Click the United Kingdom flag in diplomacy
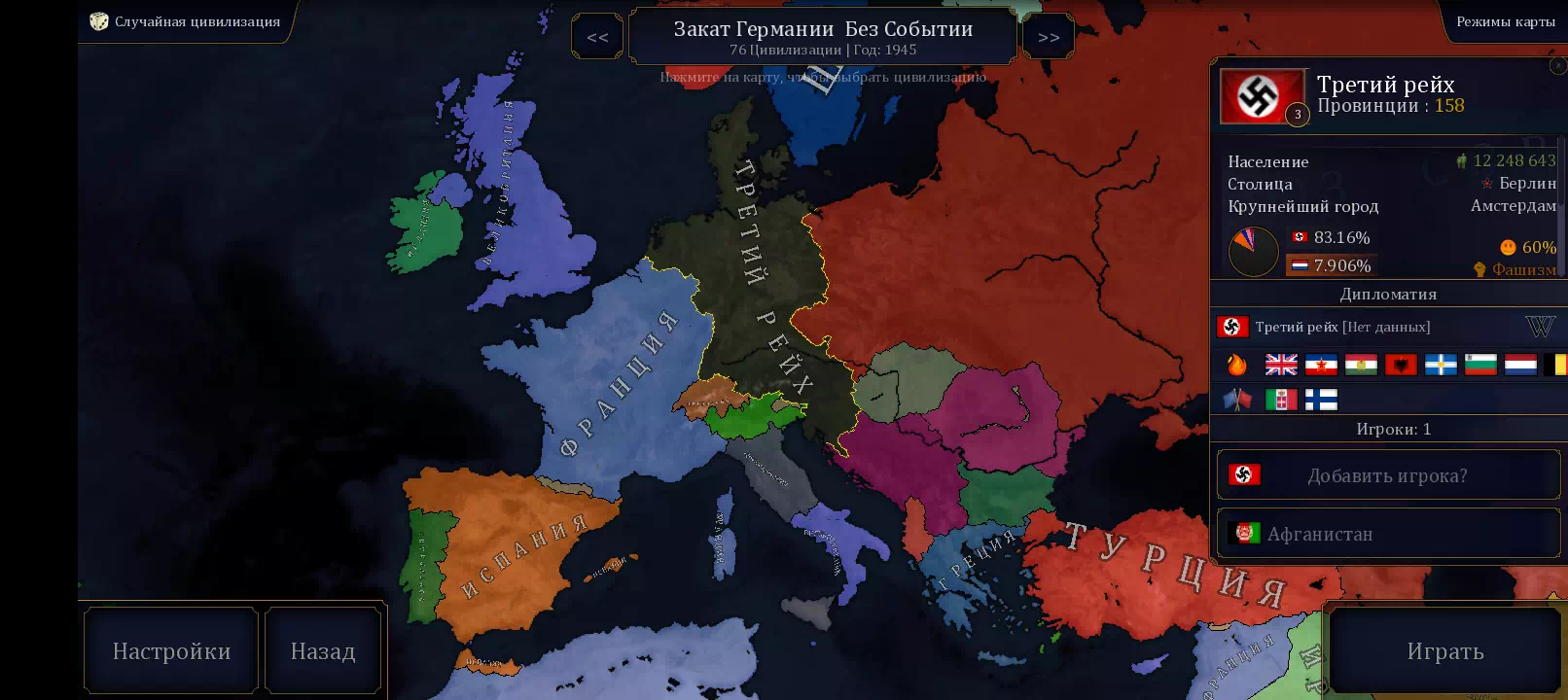Viewport: 1568px width, 700px height. (x=1281, y=365)
